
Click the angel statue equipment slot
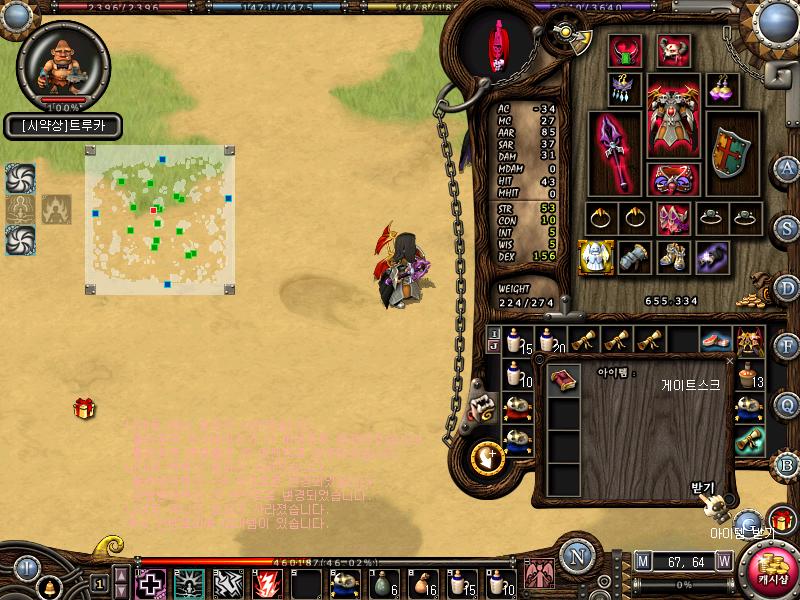point(595,257)
